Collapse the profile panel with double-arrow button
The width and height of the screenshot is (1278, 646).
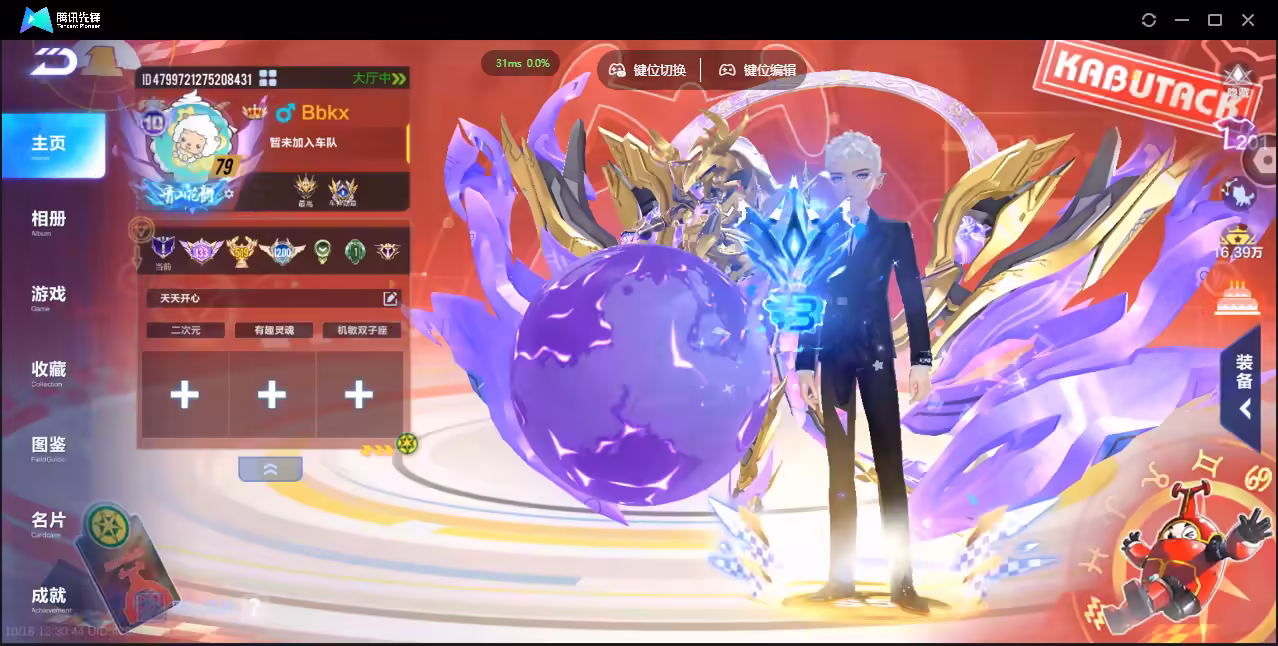270,468
